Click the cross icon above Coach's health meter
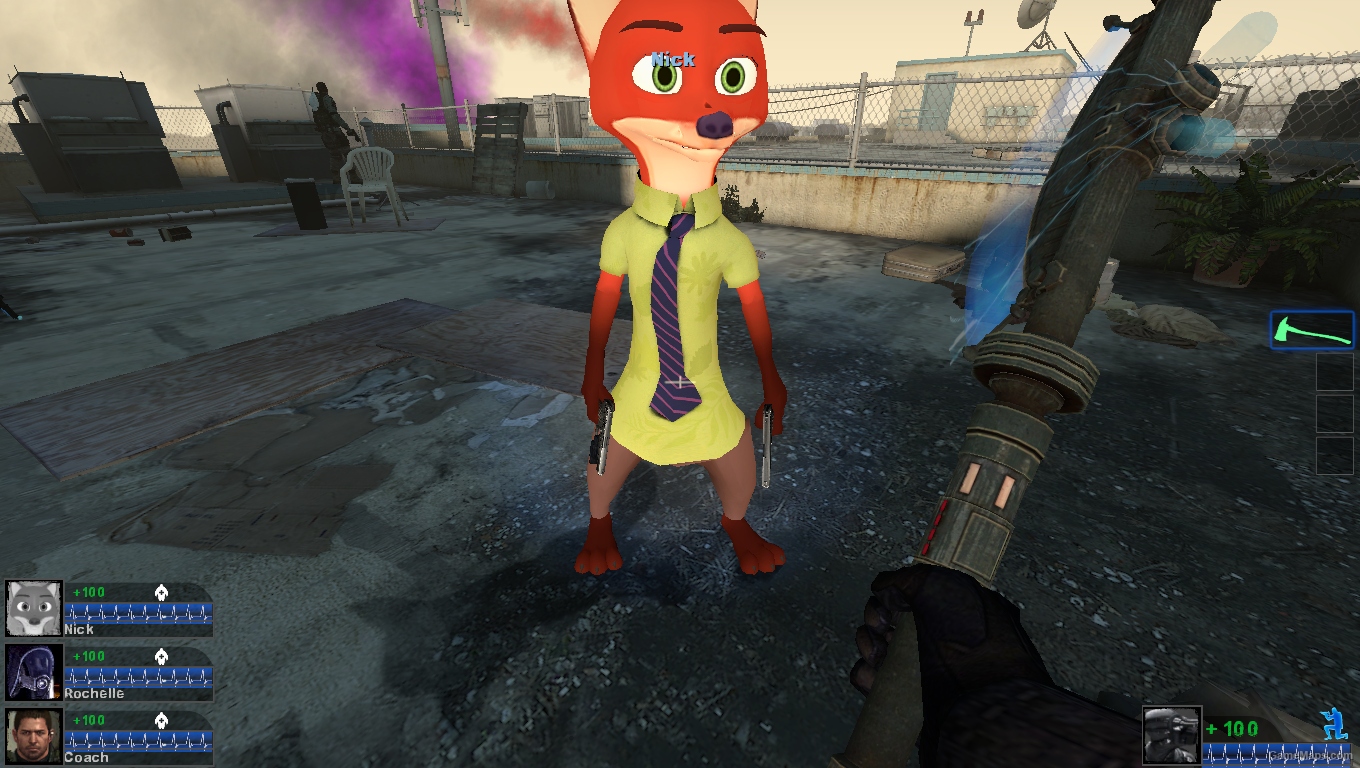Viewport: 1360px width, 768px height. point(163,720)
